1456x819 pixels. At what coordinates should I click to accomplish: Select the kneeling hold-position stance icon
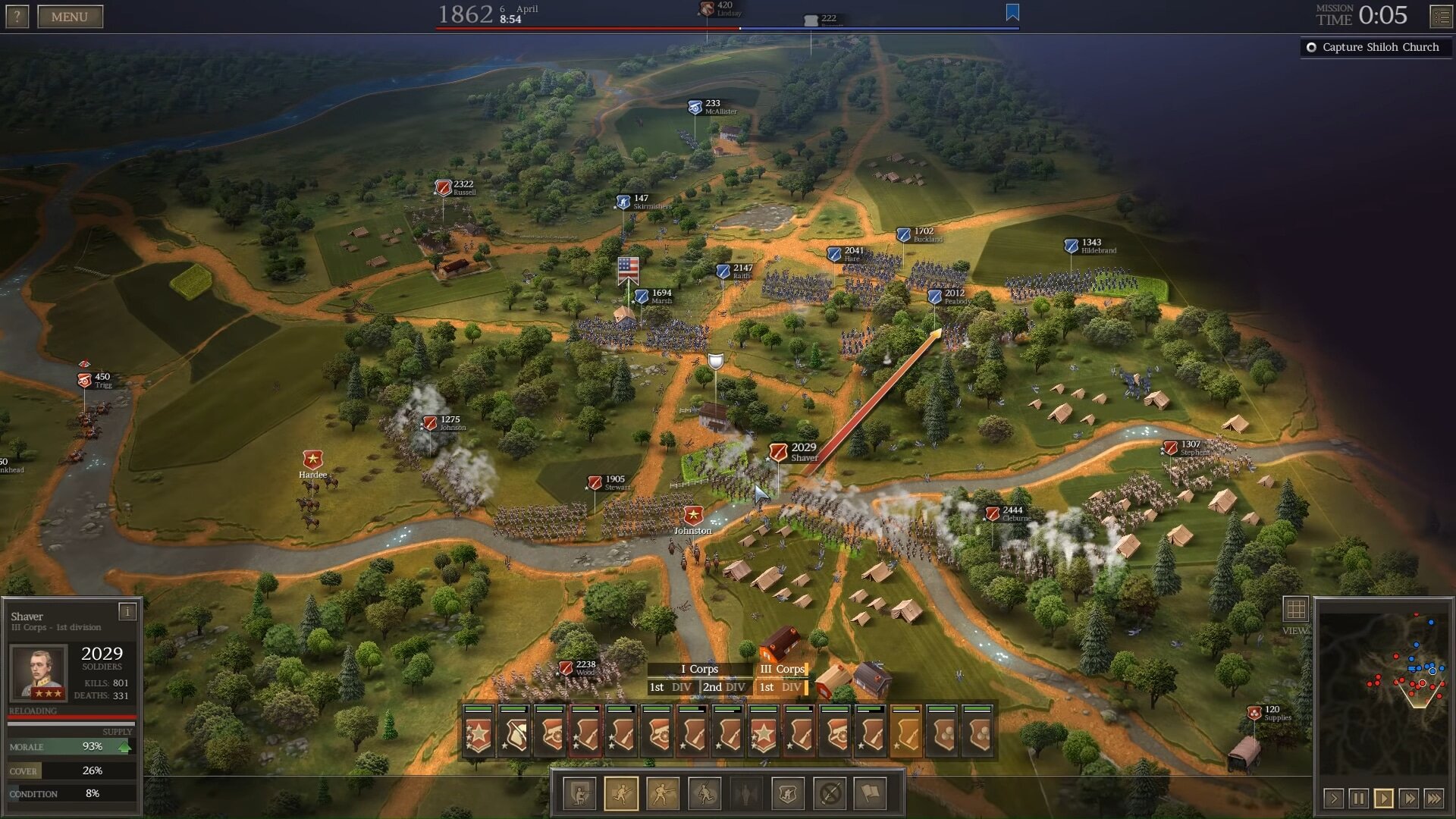pos(580,793)
